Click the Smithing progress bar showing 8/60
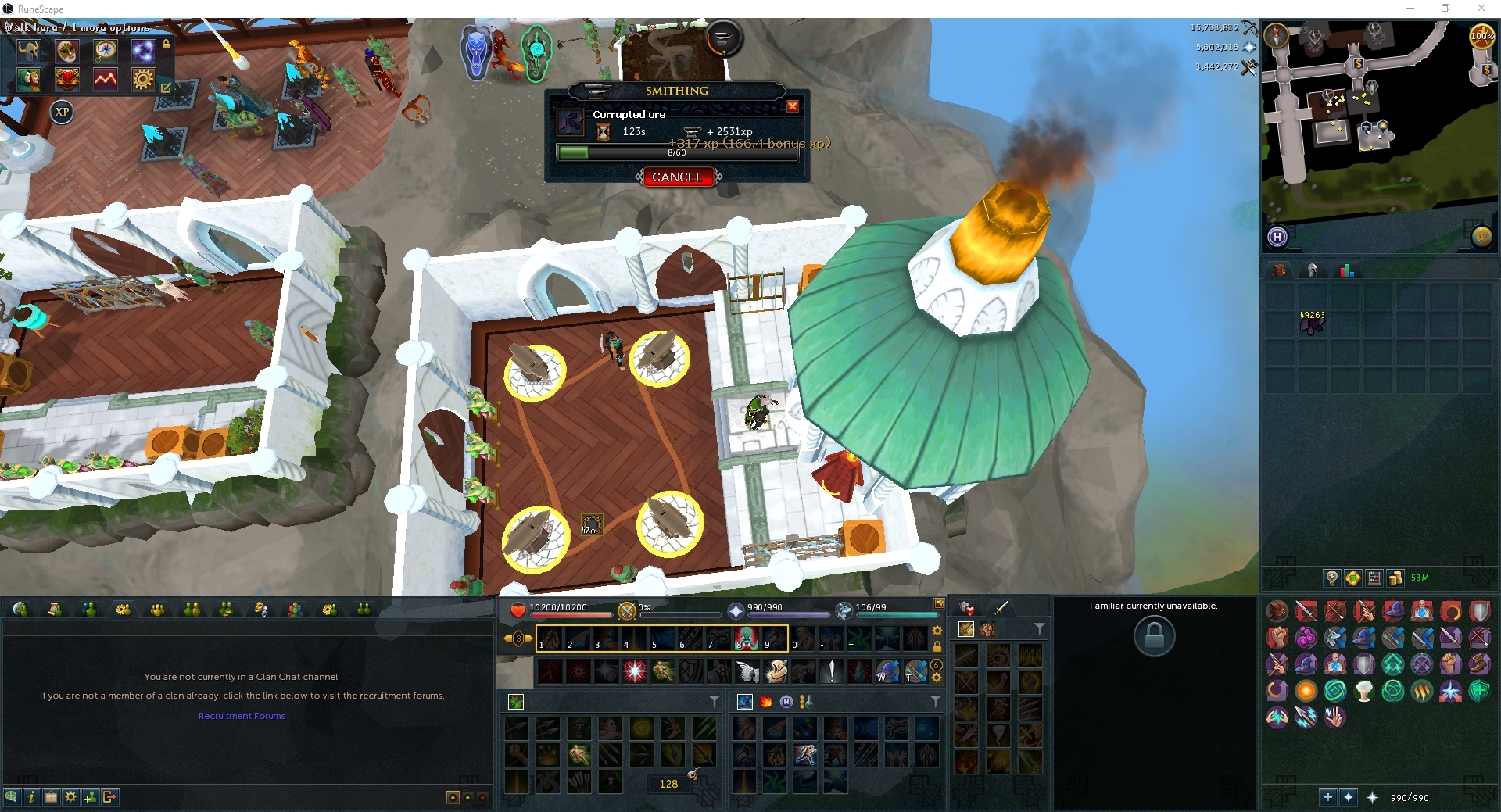The image size is (1501, 812). point(677,152)
